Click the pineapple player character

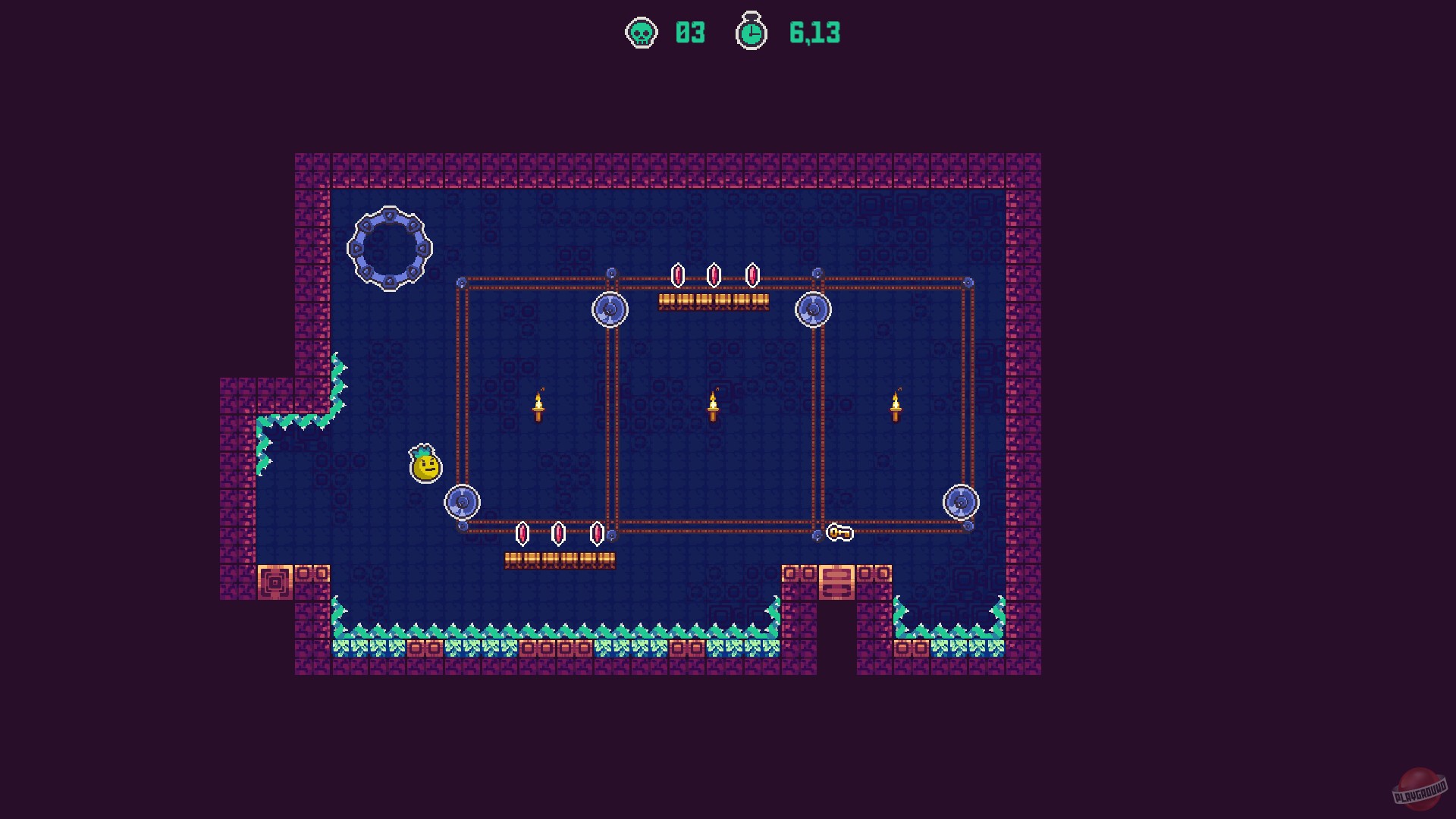pos(425,465)
